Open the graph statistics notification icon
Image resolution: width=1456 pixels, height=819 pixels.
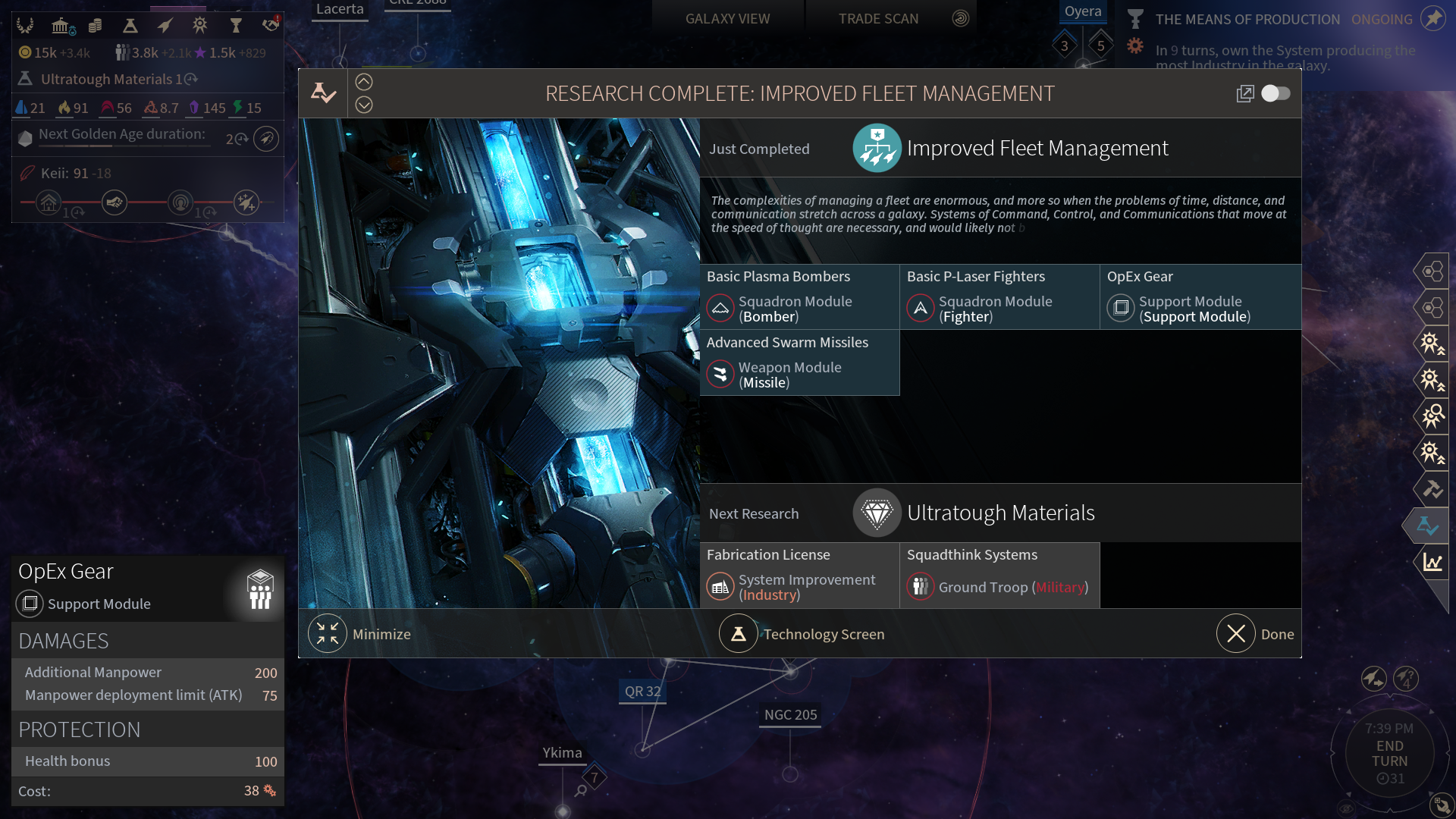(x=1432, y=562)
